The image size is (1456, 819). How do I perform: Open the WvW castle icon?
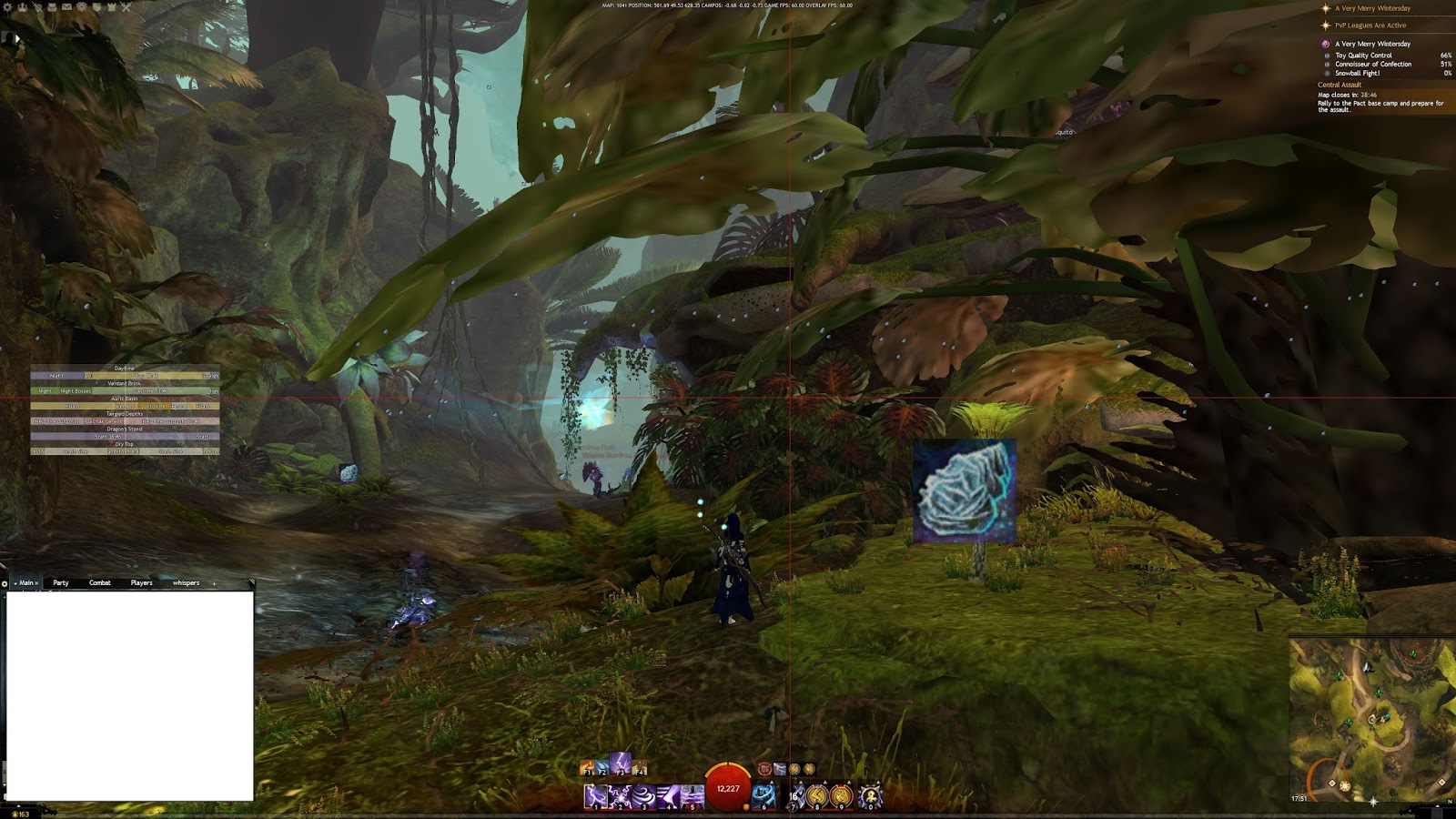113,7
